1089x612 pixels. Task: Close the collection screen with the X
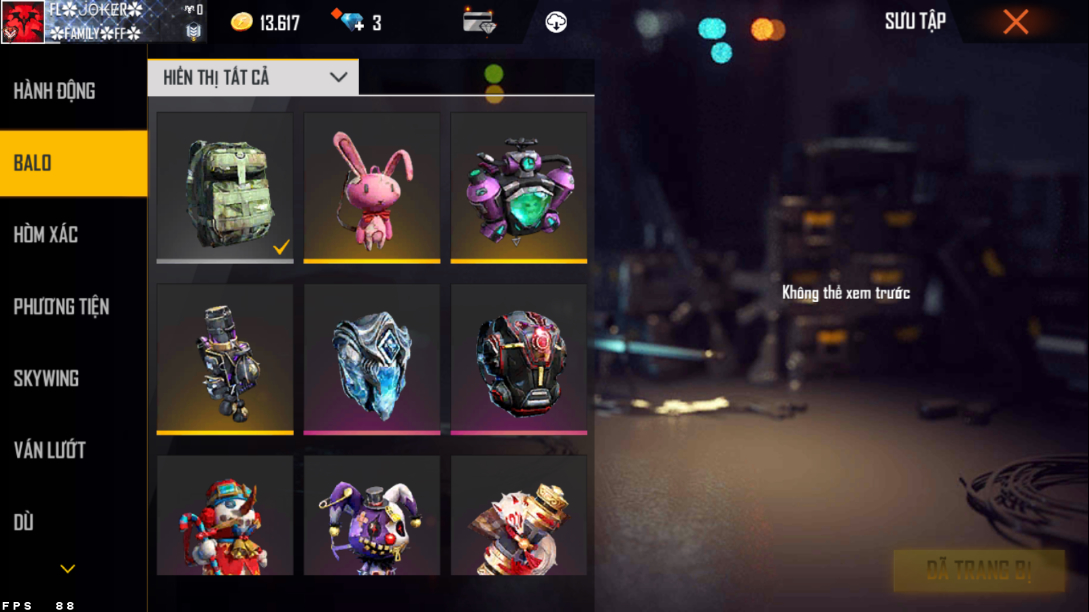(1016, 22)
